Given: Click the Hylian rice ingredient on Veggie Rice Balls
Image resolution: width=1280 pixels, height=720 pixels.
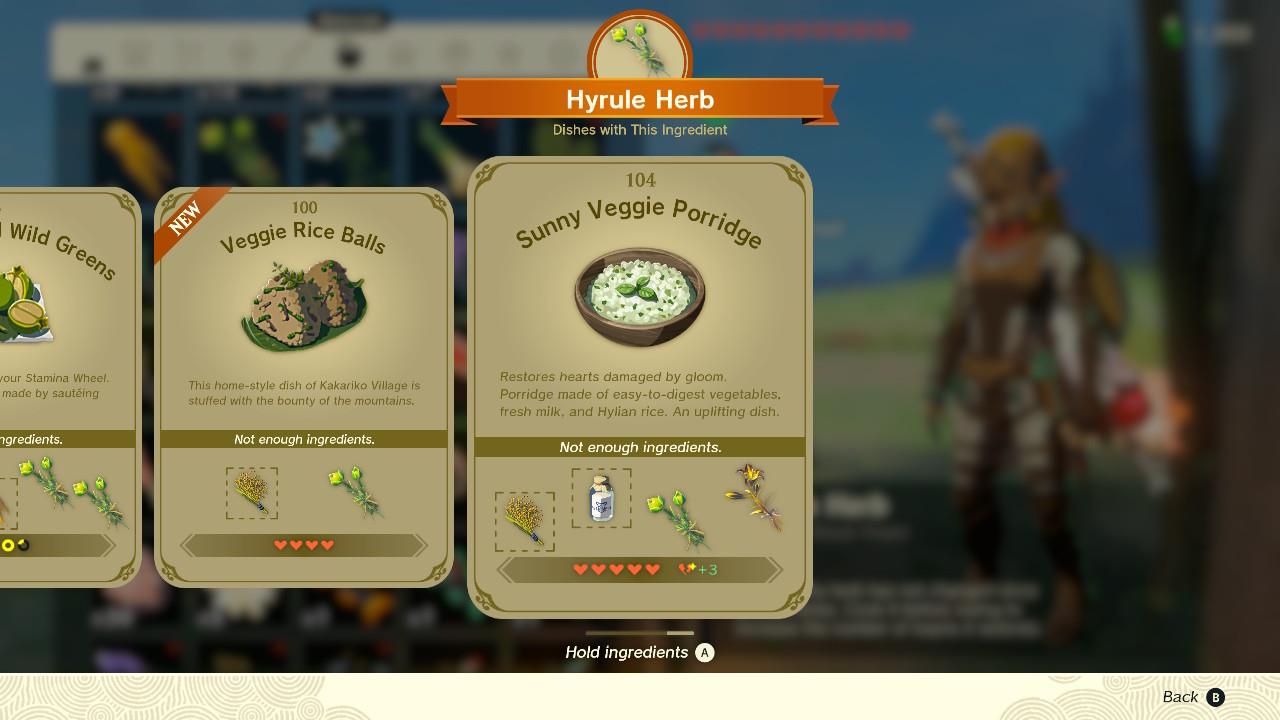Looking at the screenshot, I should [251, 493].
